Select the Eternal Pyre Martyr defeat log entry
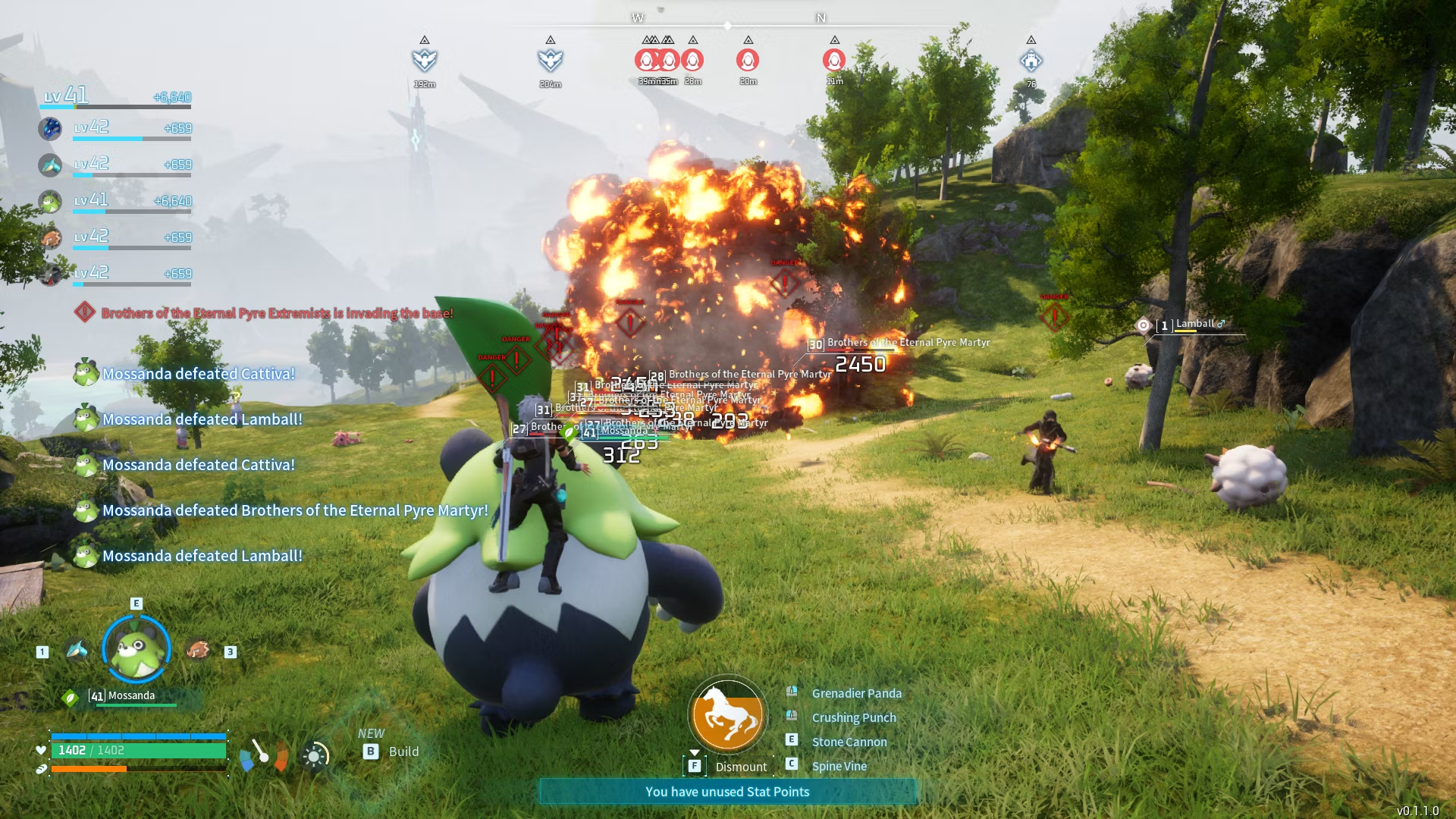The width and height of the screenshot is (1456, 819). (295, 510)
